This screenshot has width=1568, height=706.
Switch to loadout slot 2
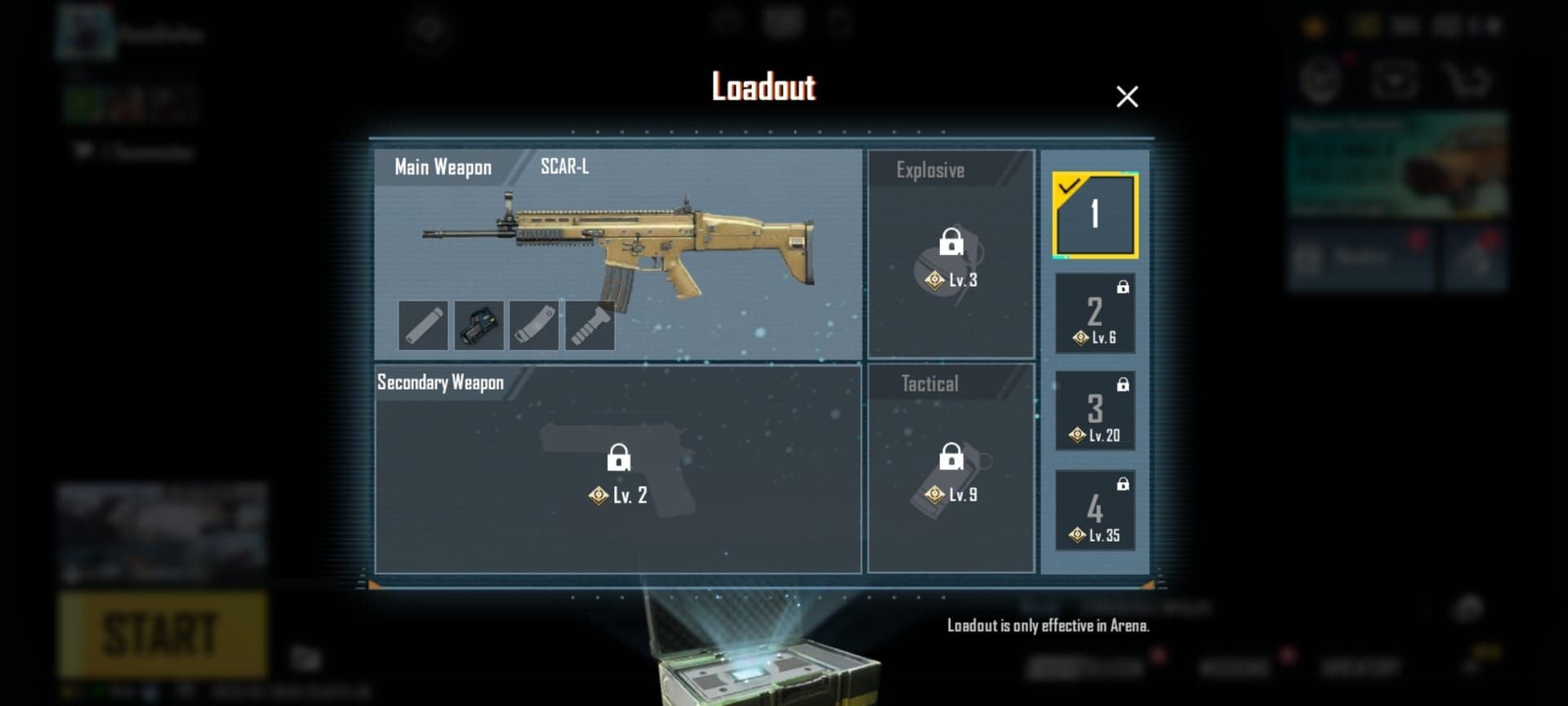1095,313
